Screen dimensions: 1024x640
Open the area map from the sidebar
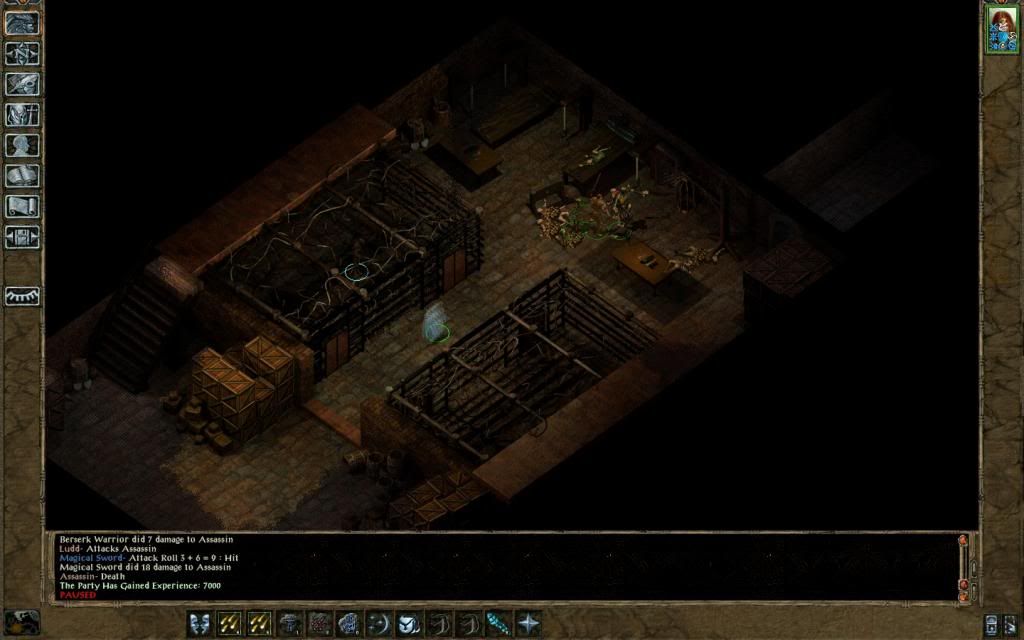[22, 53]
